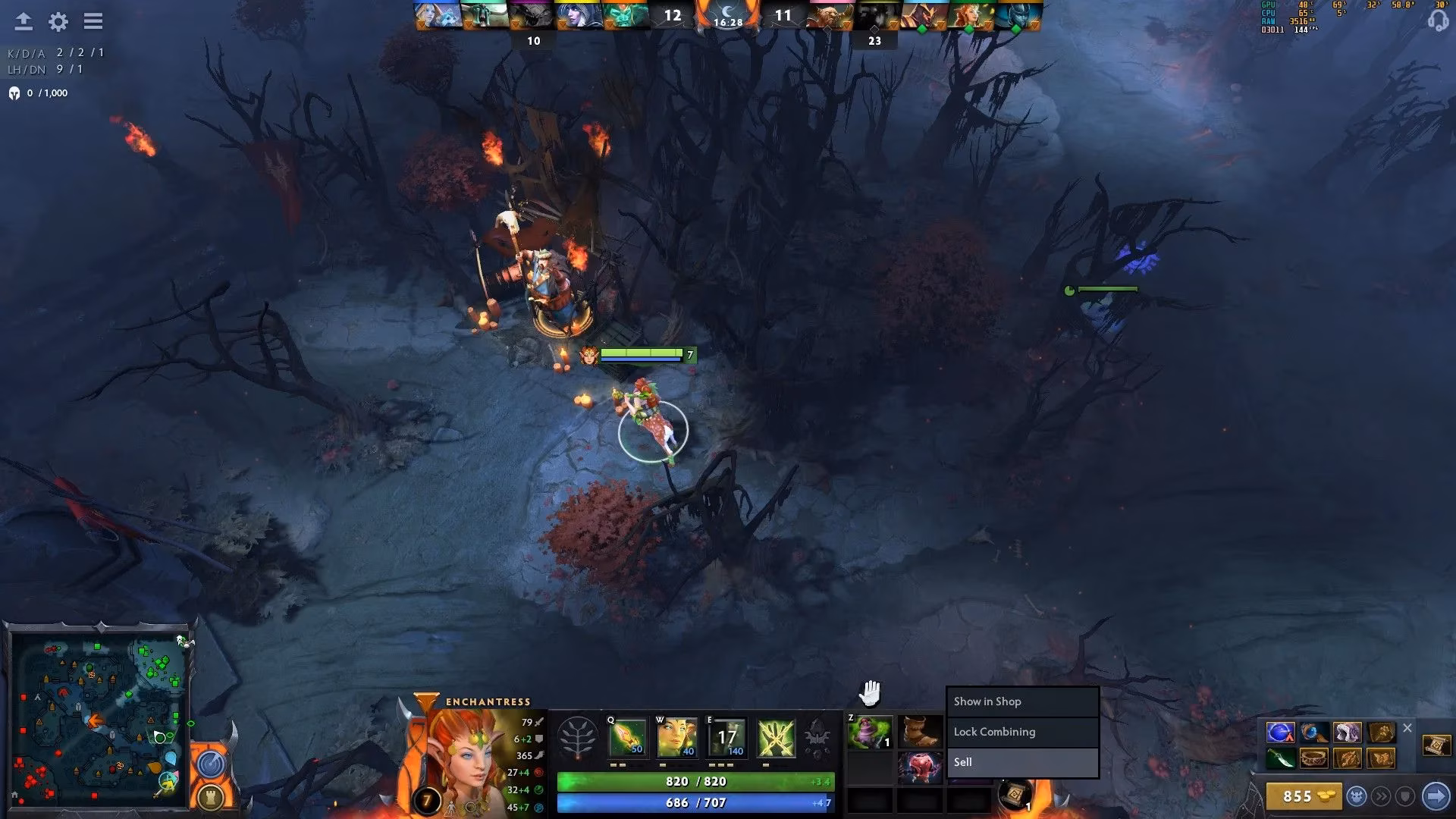Open the shop via the 855 gold button
This screenshot has width=1456, height=819.
1303,796
